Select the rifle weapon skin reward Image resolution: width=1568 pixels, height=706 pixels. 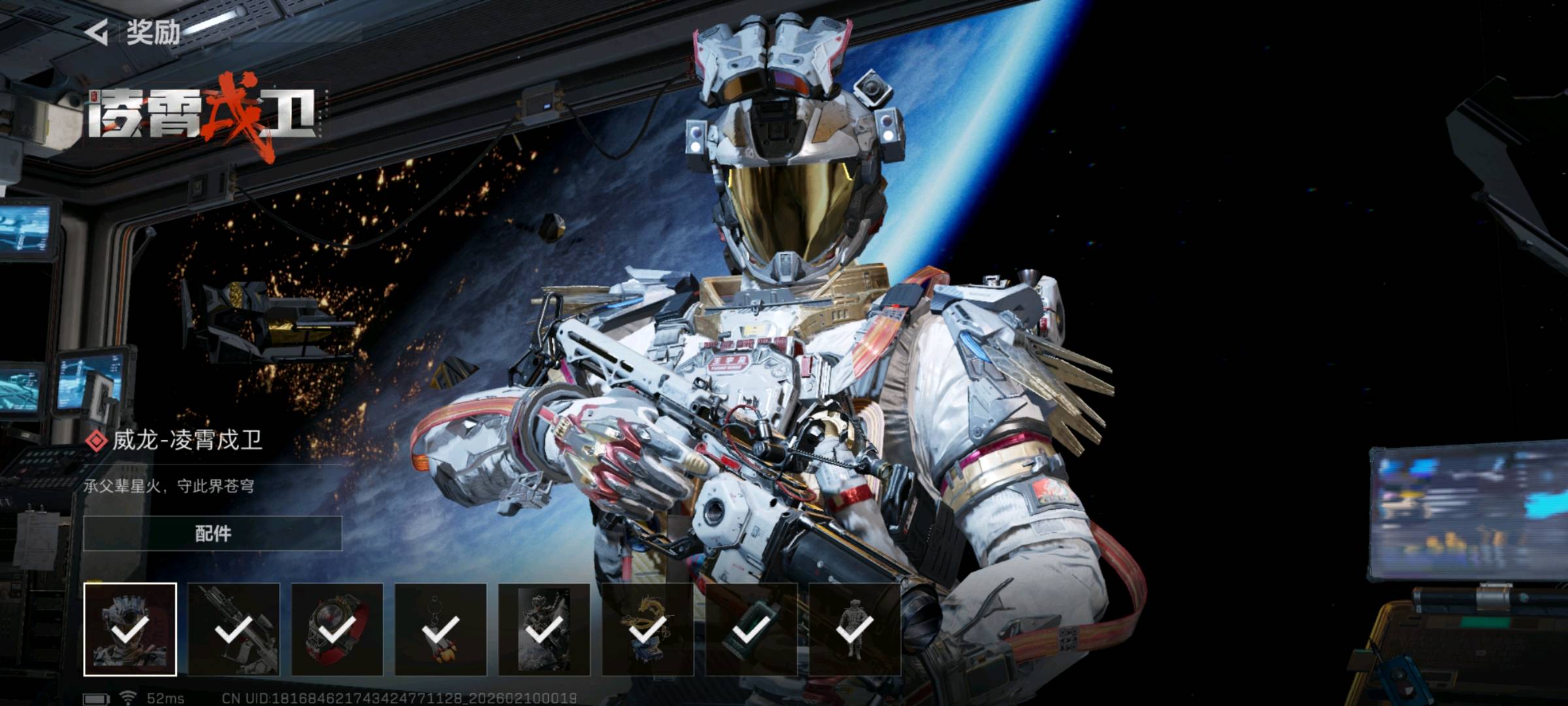234,629
